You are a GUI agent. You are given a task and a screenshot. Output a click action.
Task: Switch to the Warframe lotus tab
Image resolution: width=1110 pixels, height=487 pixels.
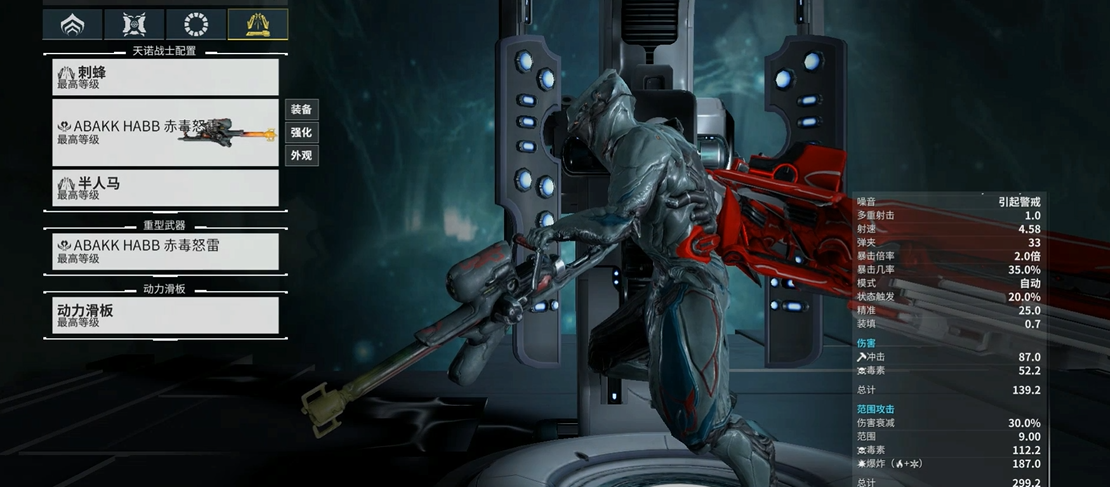(x=72, y=24)
